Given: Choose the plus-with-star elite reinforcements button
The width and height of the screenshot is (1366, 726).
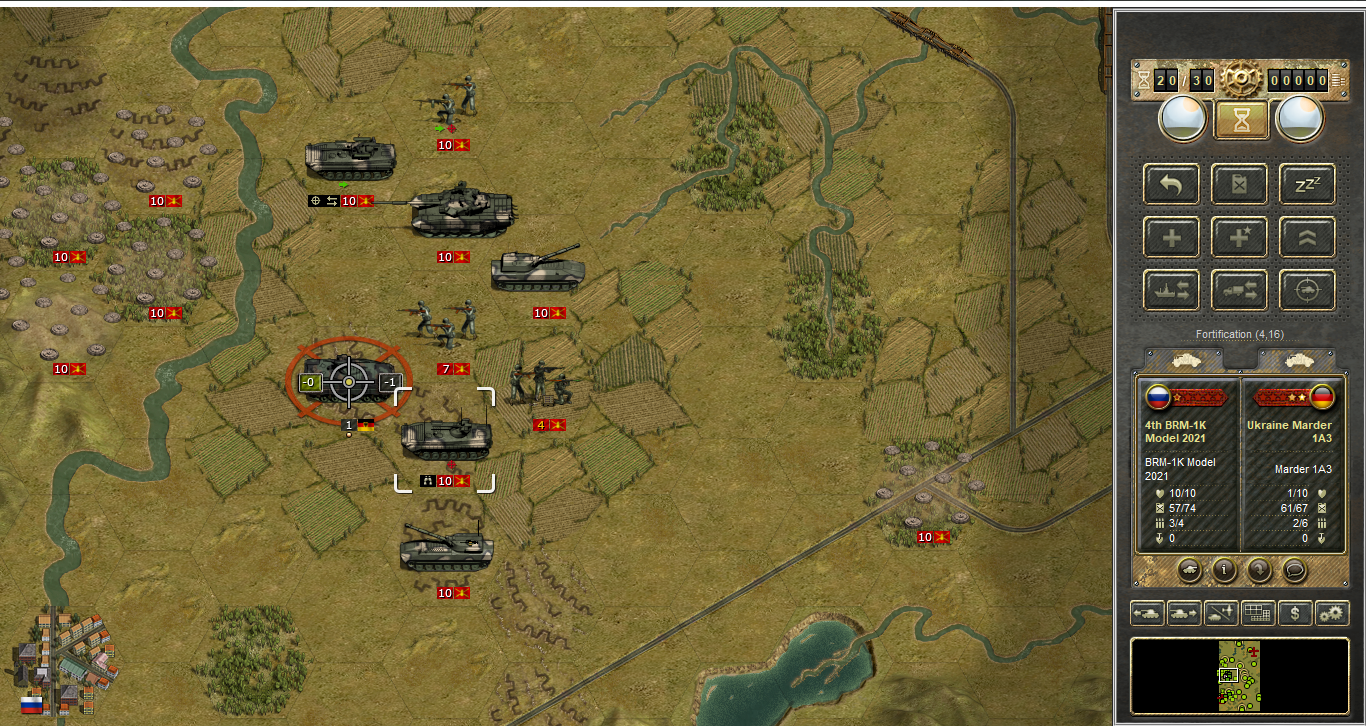Looking at the screenshot, I should coord(1240,237).
